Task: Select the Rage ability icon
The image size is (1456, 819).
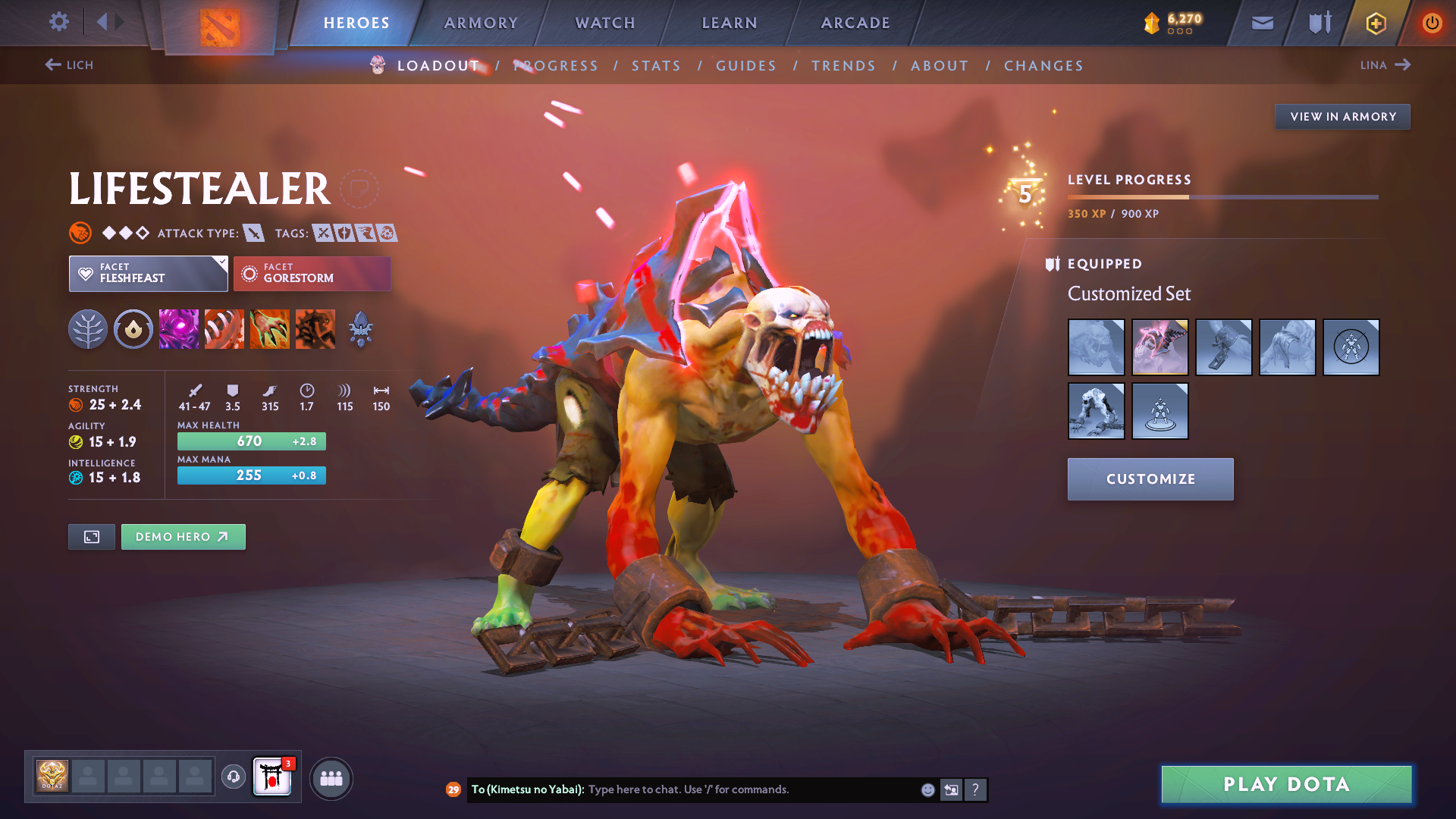Action: pos(178,328)
